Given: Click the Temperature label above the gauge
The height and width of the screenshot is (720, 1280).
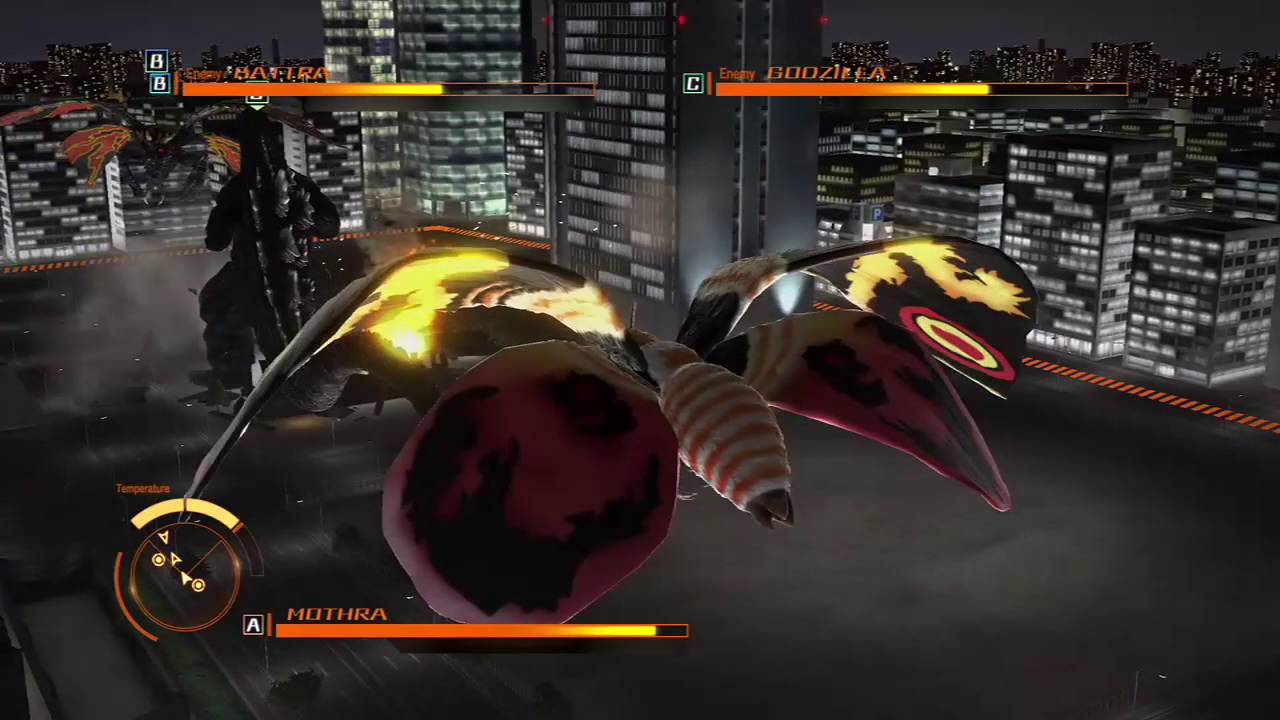Looking at the screenshot, I should (x=142, y=488).
